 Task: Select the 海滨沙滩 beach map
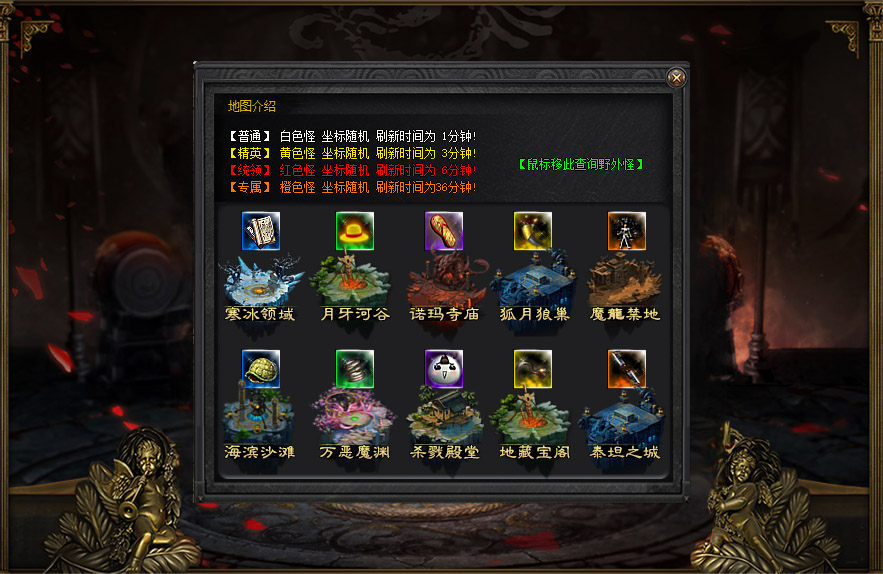click(x=261, y=420)
